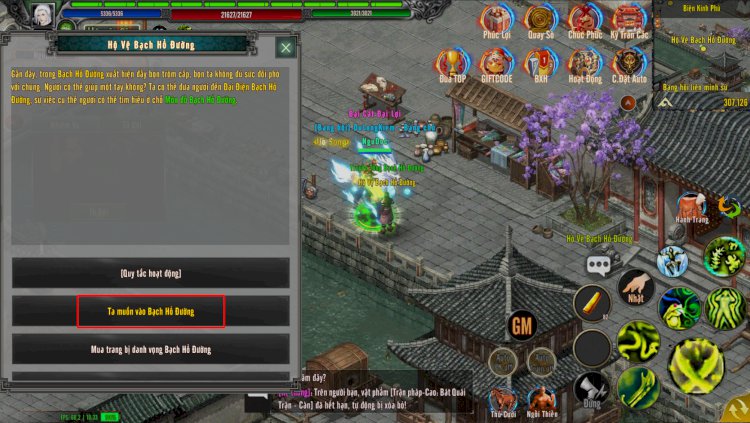Open the GM button
This screenshot has width=750, height=423.
click(521, 325)
